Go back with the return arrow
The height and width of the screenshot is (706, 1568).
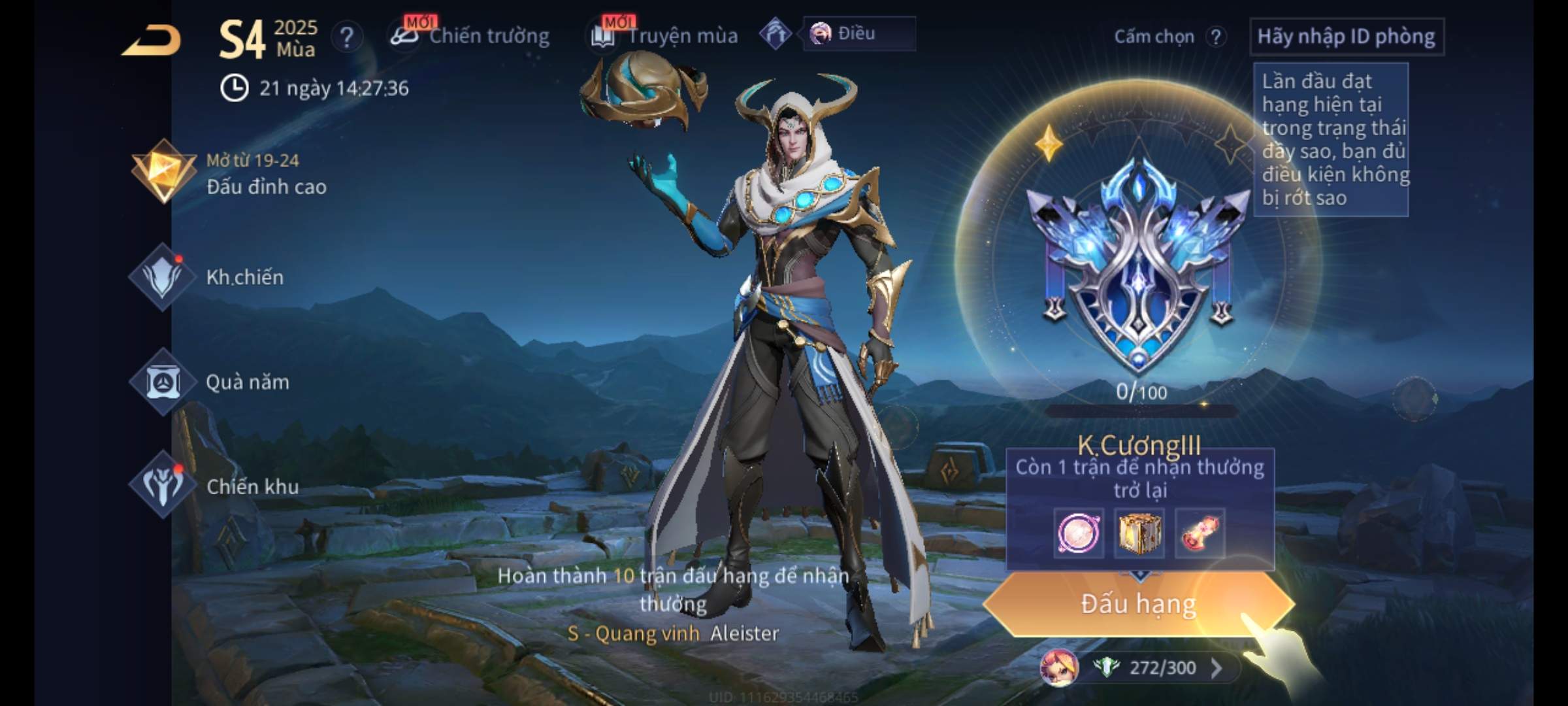[152, 41]
